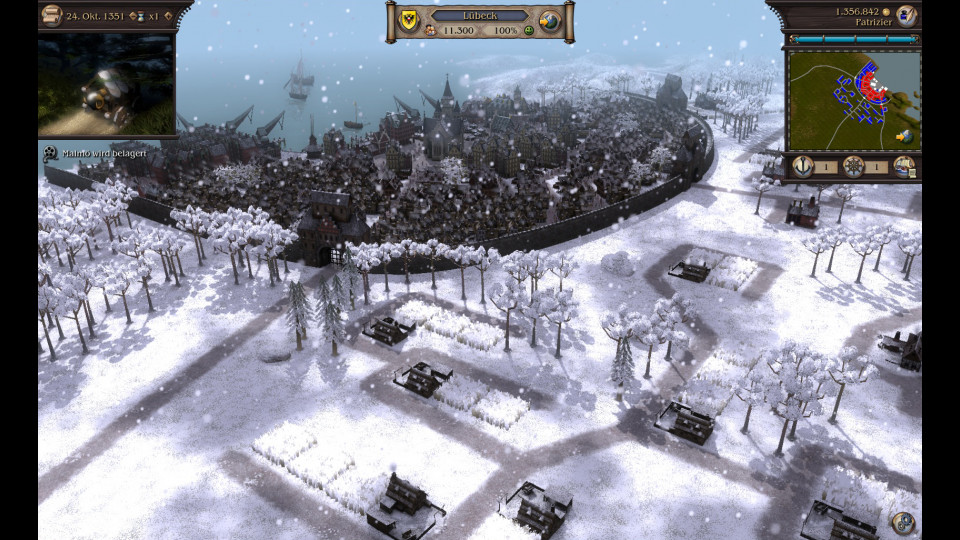
Task: Show ships in port via anchor icon
Action: point(802,167)
